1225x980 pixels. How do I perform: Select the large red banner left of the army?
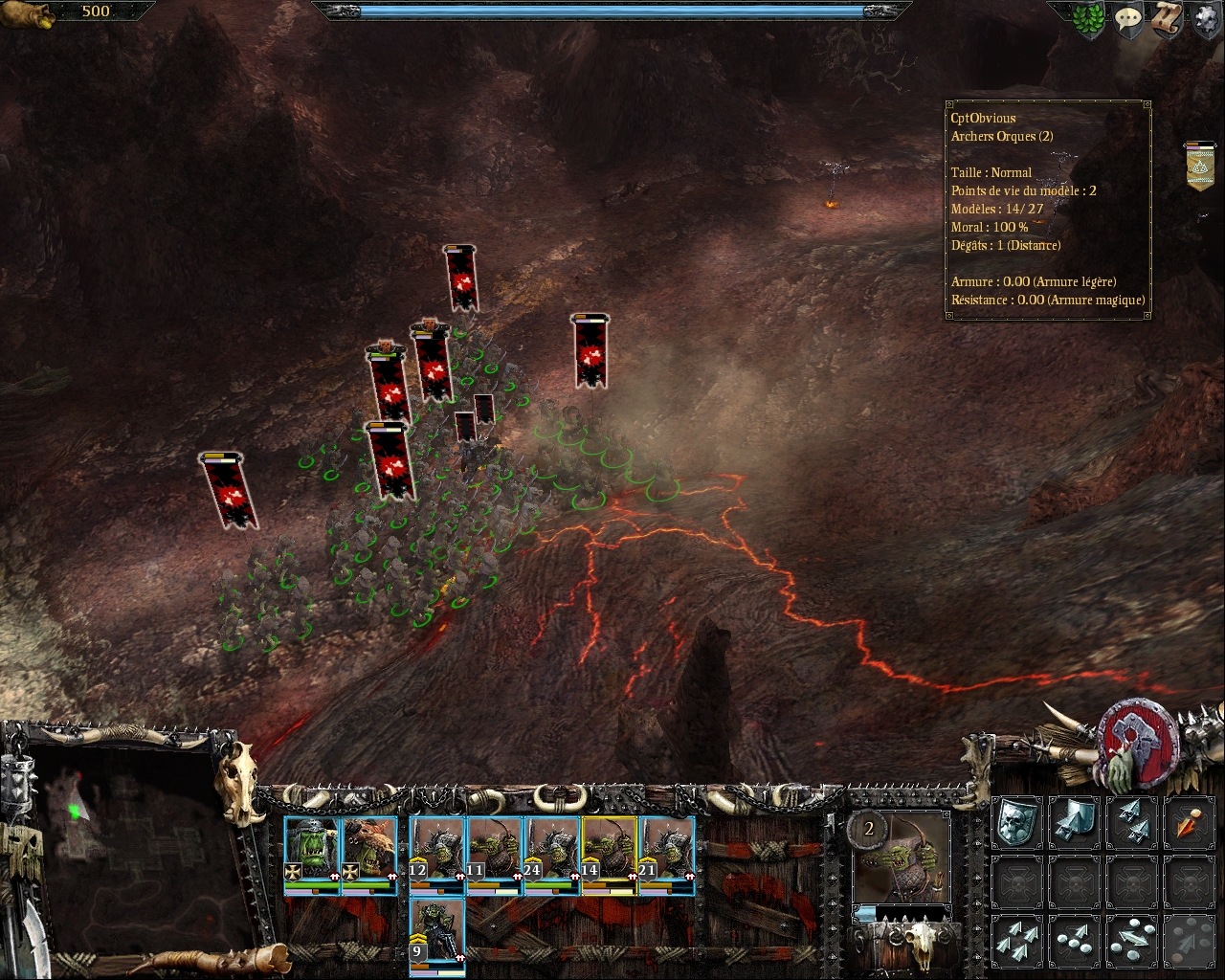tap(229, 490)
